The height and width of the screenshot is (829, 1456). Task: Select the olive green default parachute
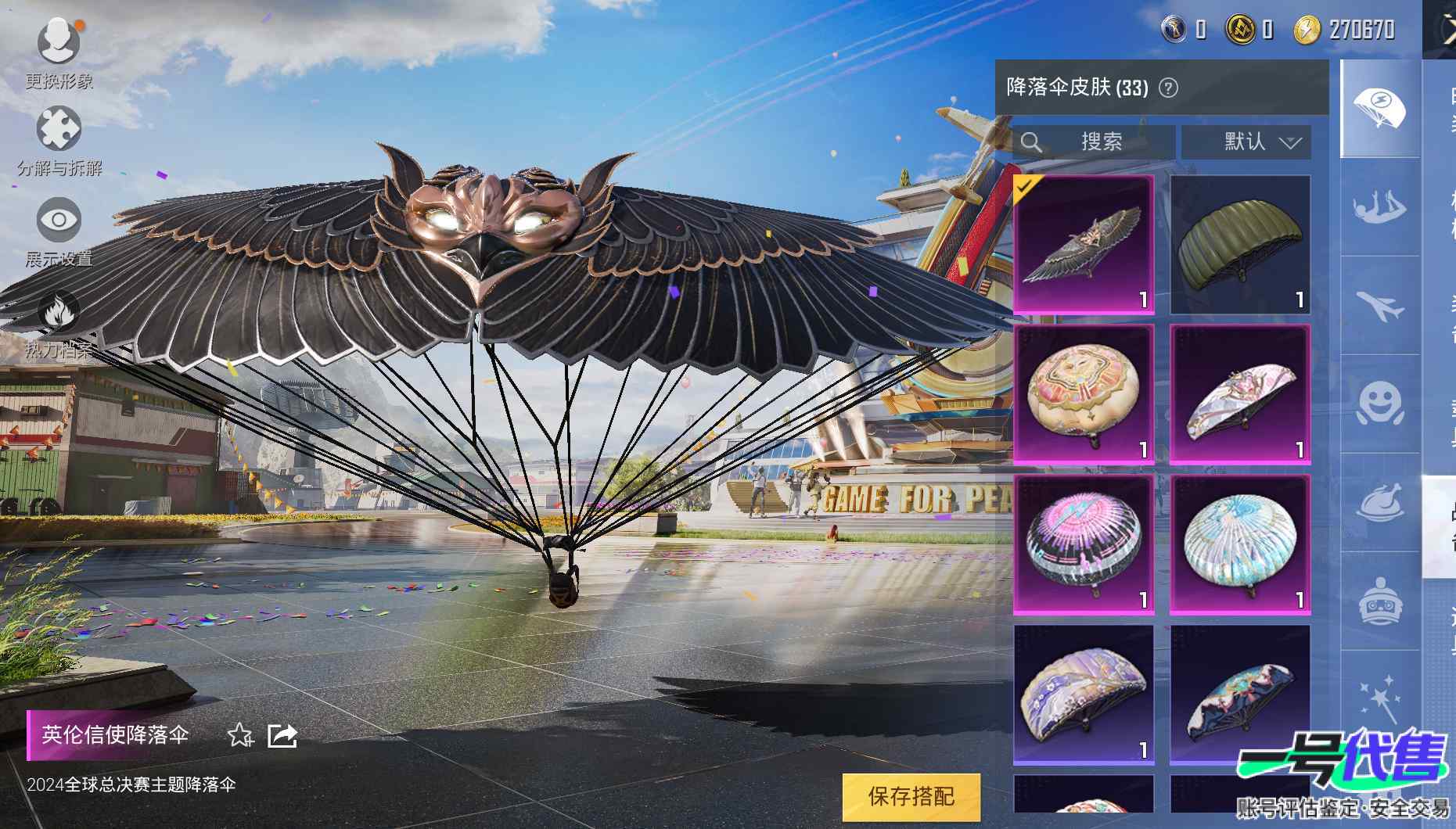pos(1240,244)
